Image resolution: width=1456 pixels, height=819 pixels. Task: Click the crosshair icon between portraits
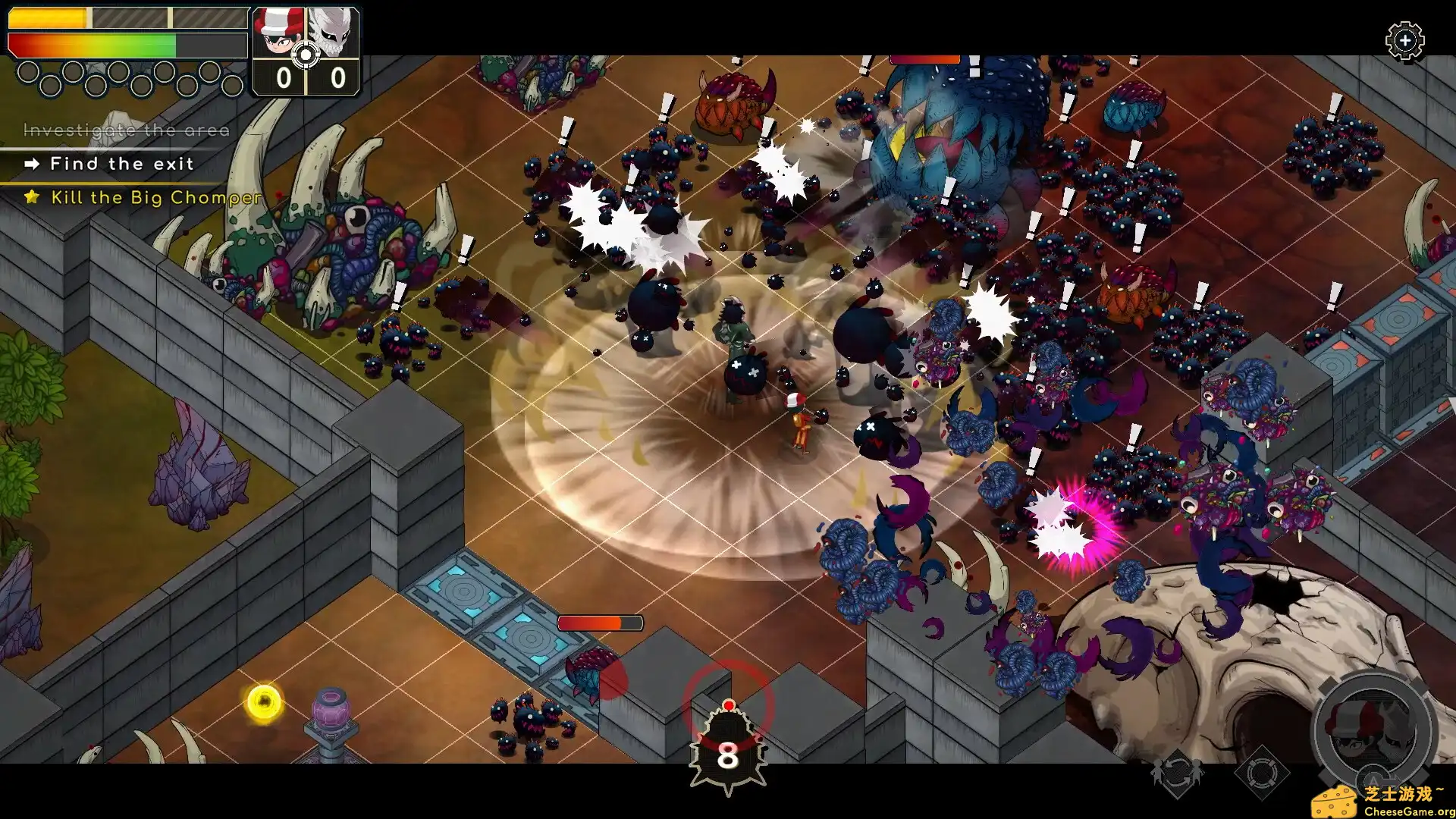306,55
